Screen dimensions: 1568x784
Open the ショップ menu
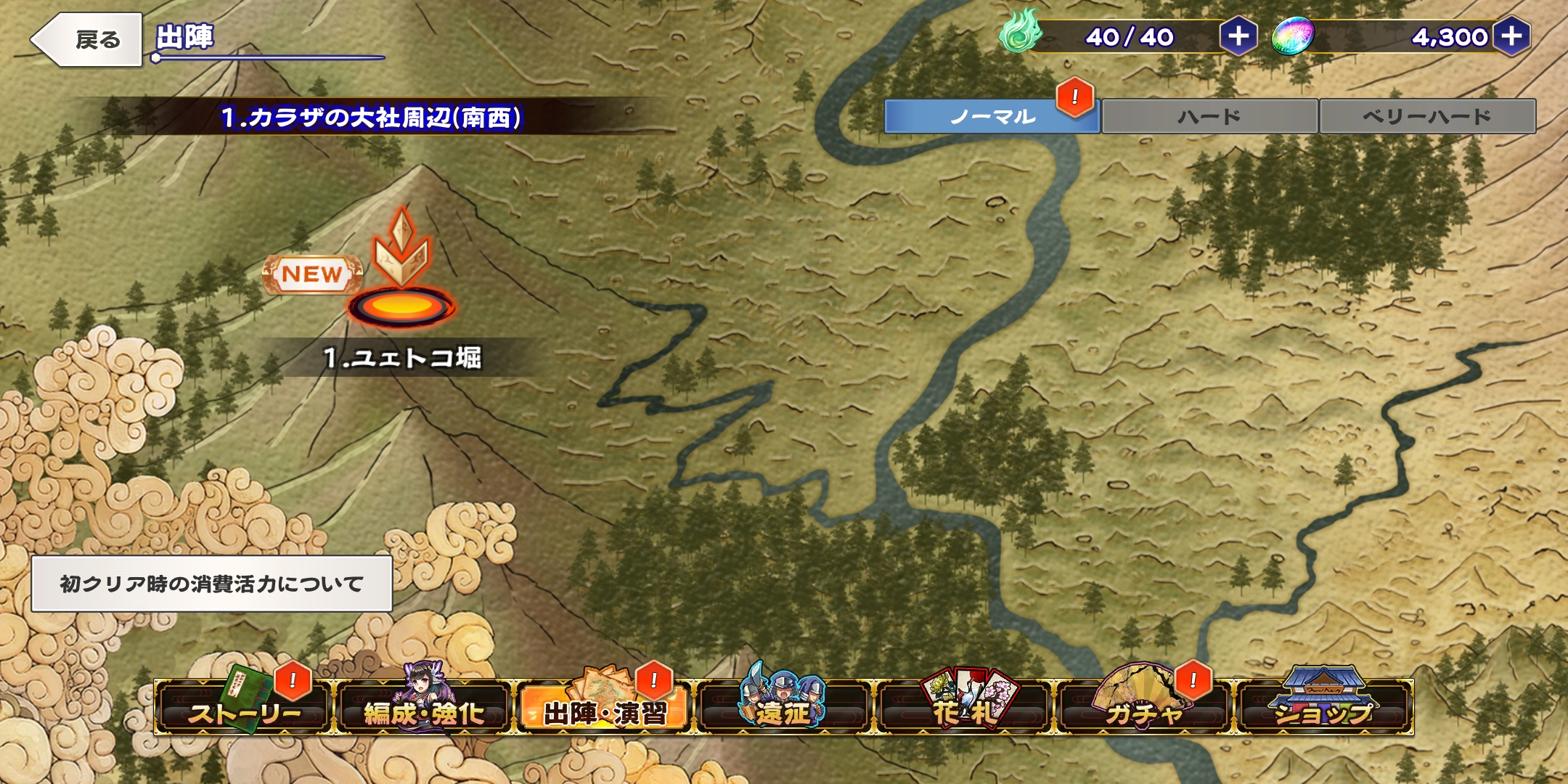coord(1324,708)
